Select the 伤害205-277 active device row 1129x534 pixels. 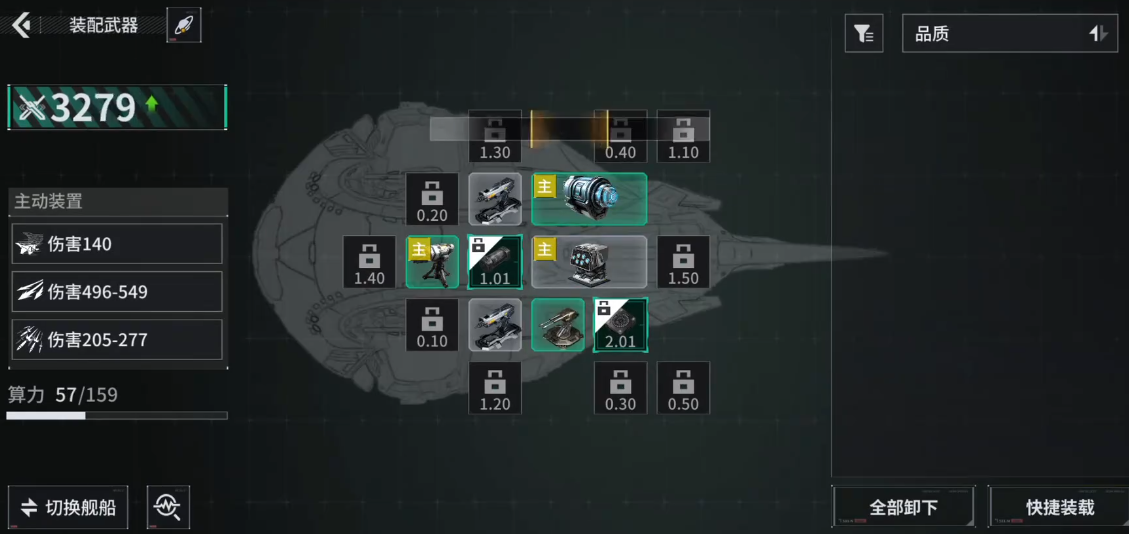(117, 340)
